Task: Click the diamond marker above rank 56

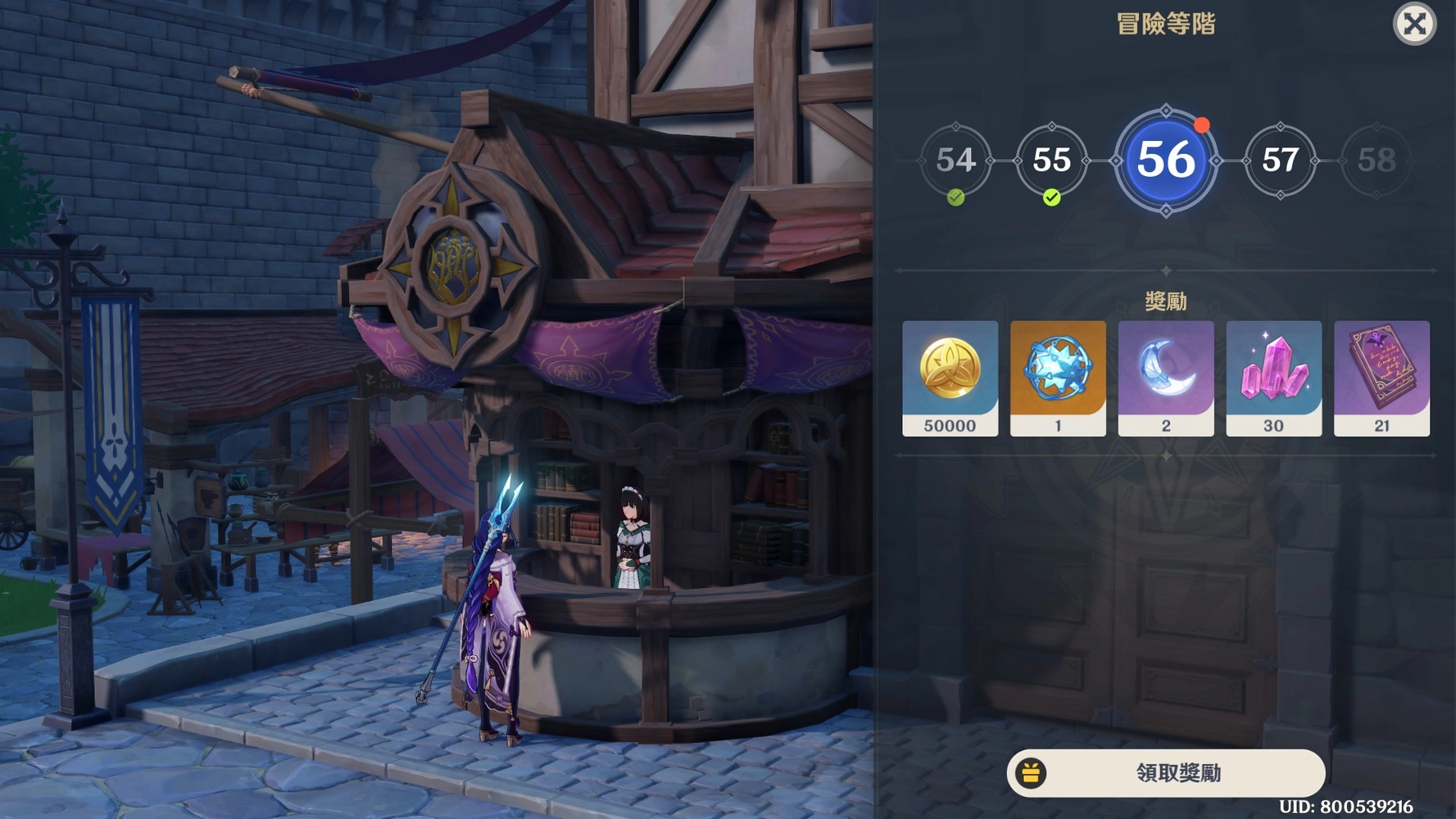Action: pyautogui.click(x=1166, y=111)
